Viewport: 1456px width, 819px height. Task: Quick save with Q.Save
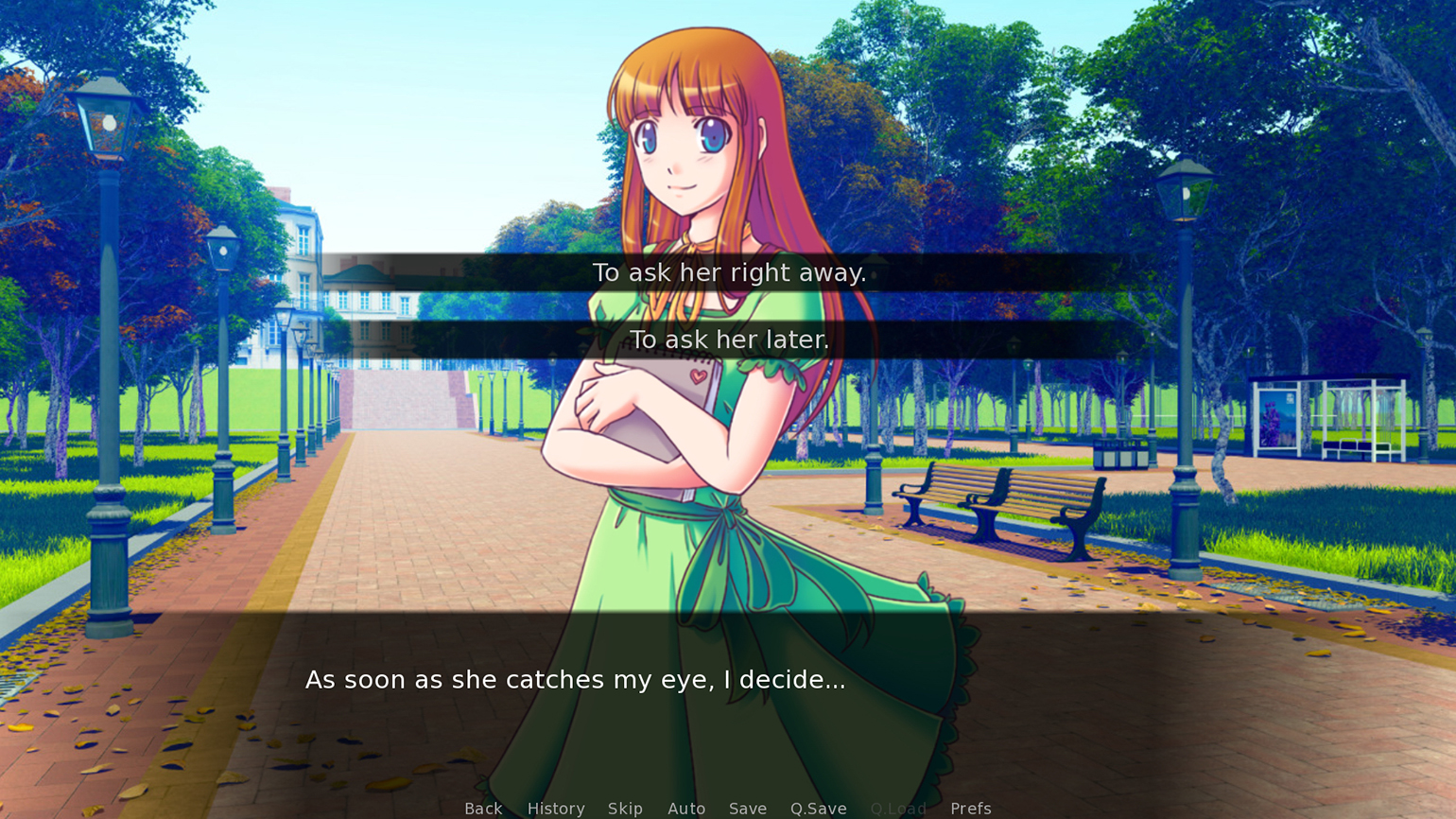coord(819,808)
